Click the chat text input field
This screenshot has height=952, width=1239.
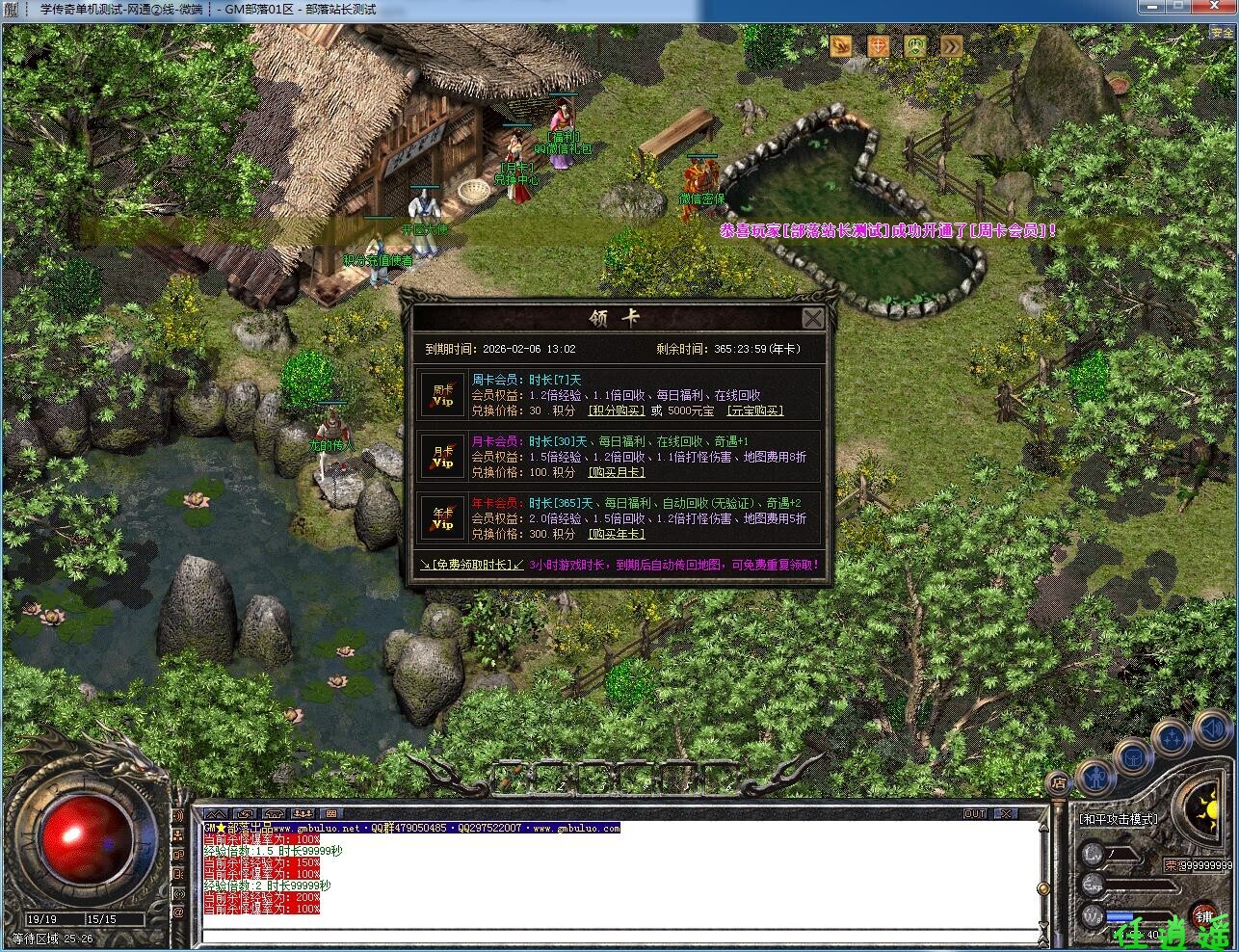tap(617, 934)
